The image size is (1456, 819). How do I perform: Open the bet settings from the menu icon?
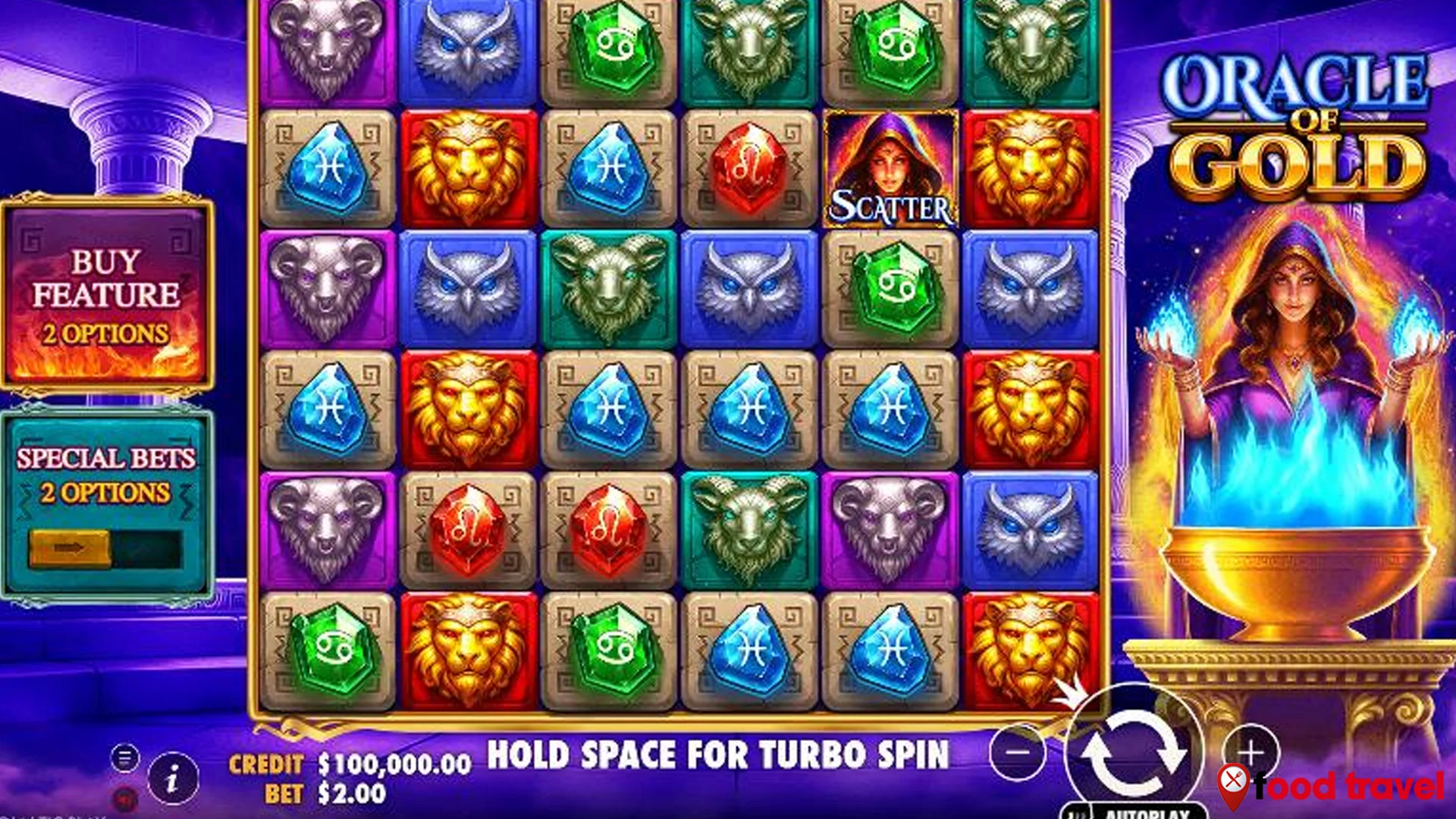(124, 756)
